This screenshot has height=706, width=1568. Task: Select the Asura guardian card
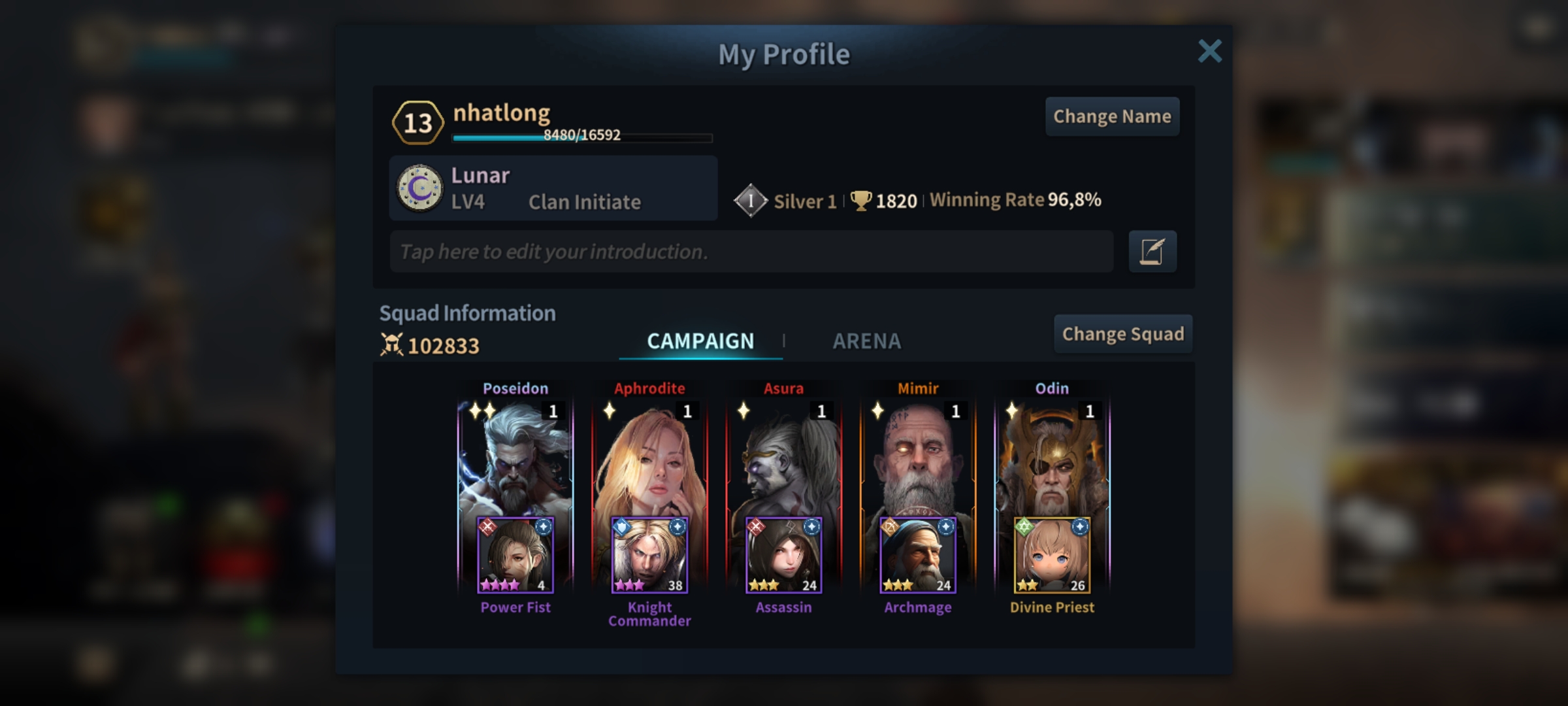(783, 458)
